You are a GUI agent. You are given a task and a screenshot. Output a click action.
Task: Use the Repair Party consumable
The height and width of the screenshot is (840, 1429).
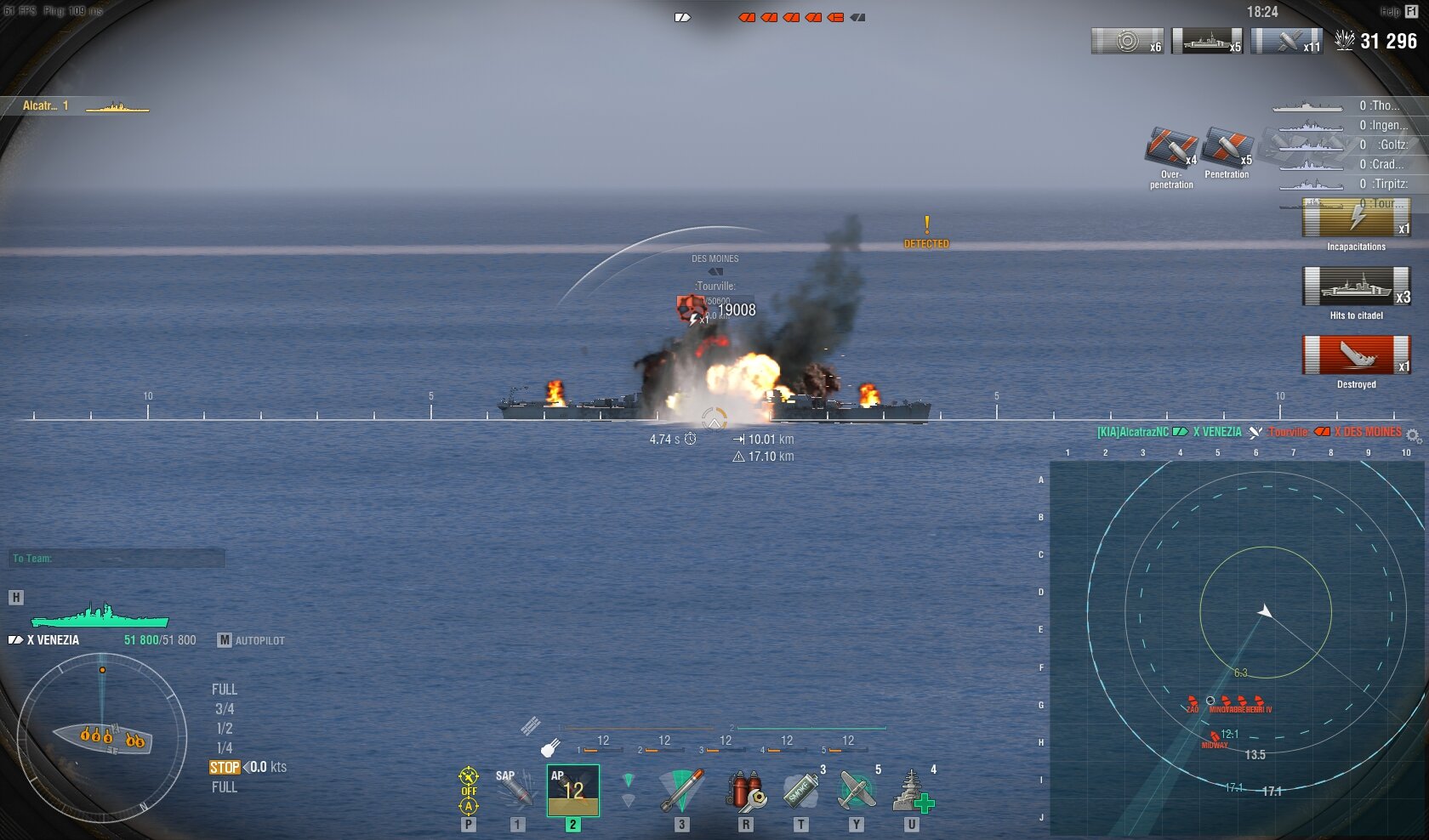[912, 791]
